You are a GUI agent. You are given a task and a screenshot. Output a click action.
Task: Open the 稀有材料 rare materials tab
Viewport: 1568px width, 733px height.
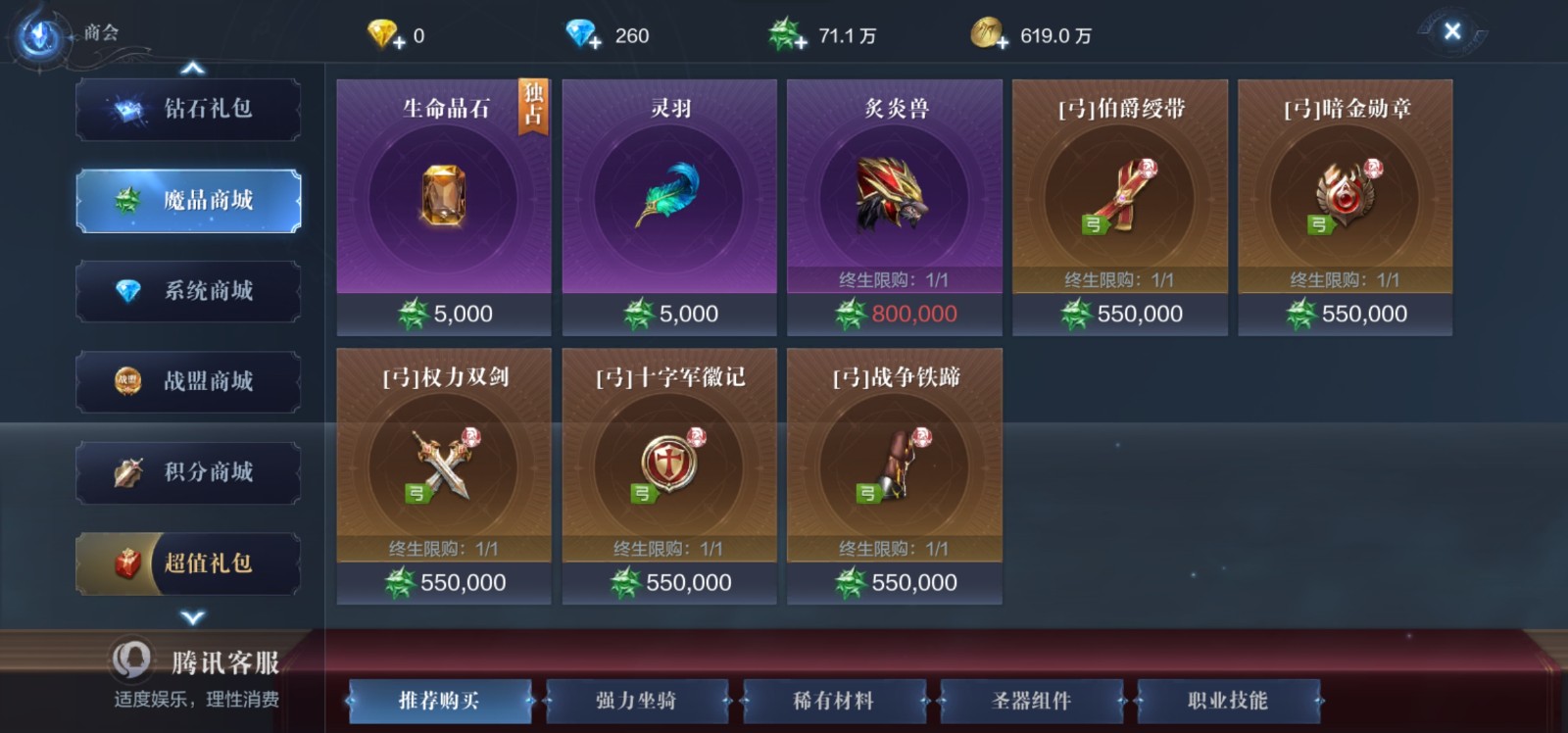tap(835, 702)
